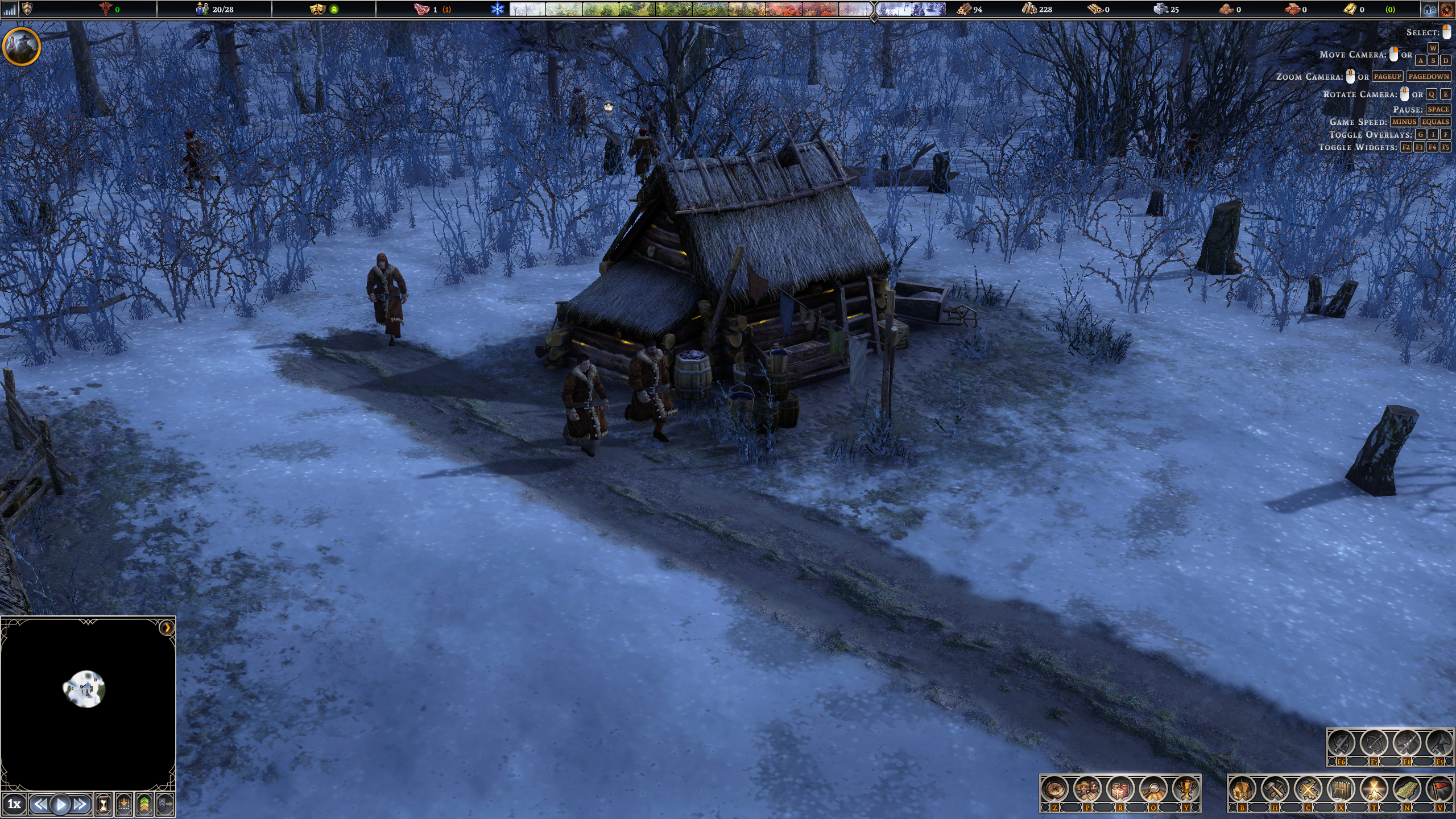This screenshot has width=1456, height=819.
Task: Open the villagers population panel
Action: 1087,789
